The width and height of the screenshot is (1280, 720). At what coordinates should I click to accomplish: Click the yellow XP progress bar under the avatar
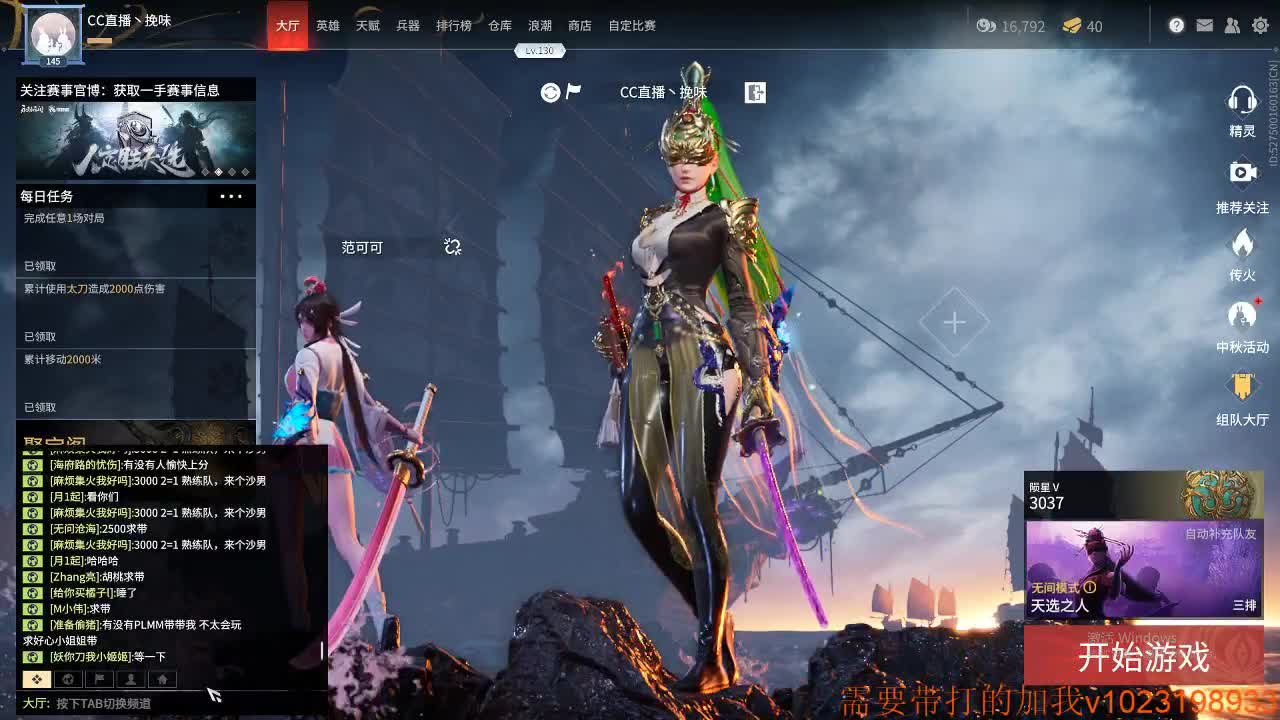(x=100, y=44)
